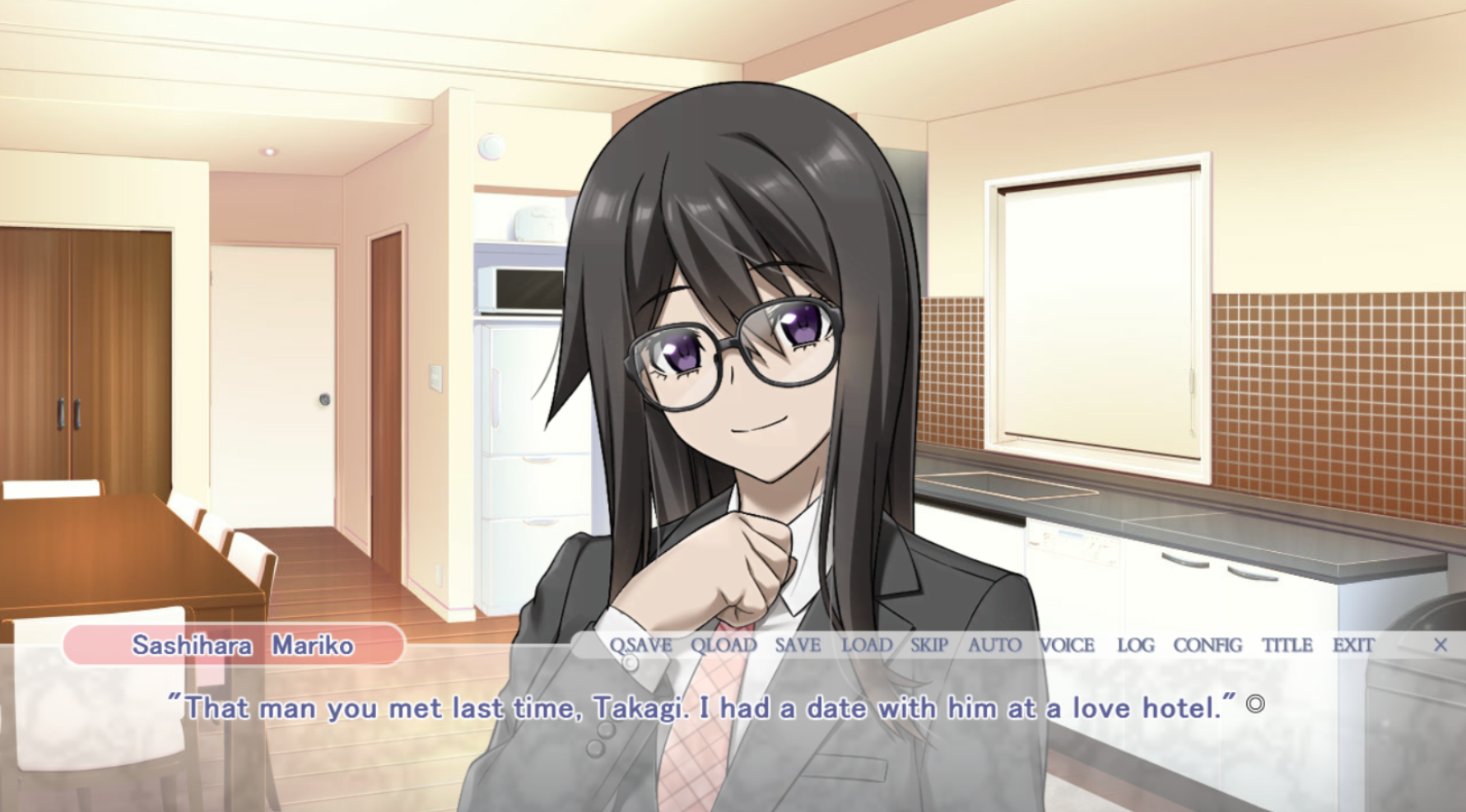Open the CONFIG settings
This screenshot has height=812, width=1466.
(1208, 645)
